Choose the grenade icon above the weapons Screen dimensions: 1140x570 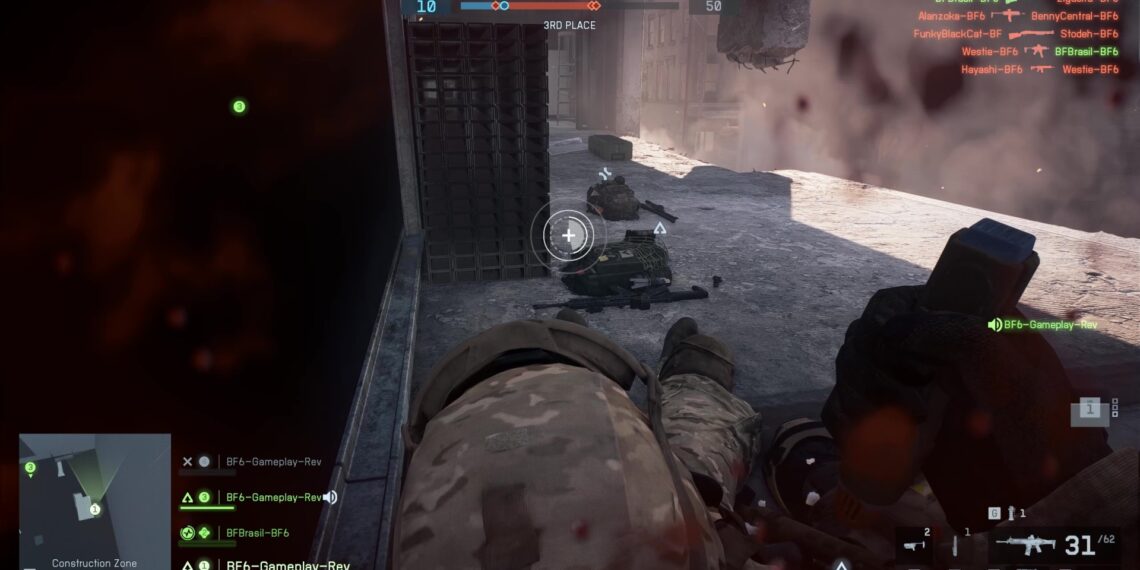pyautogui.click(x=1010, y=513)
